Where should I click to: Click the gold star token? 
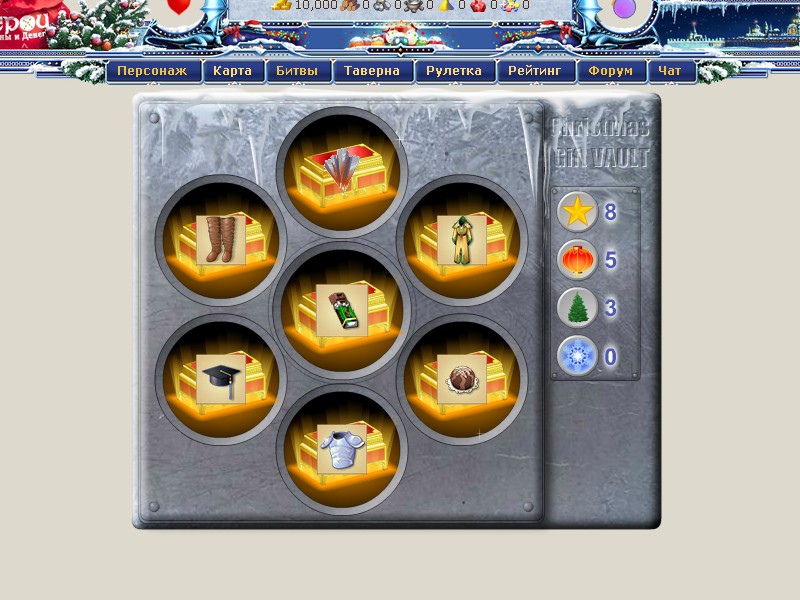[577, 212]
